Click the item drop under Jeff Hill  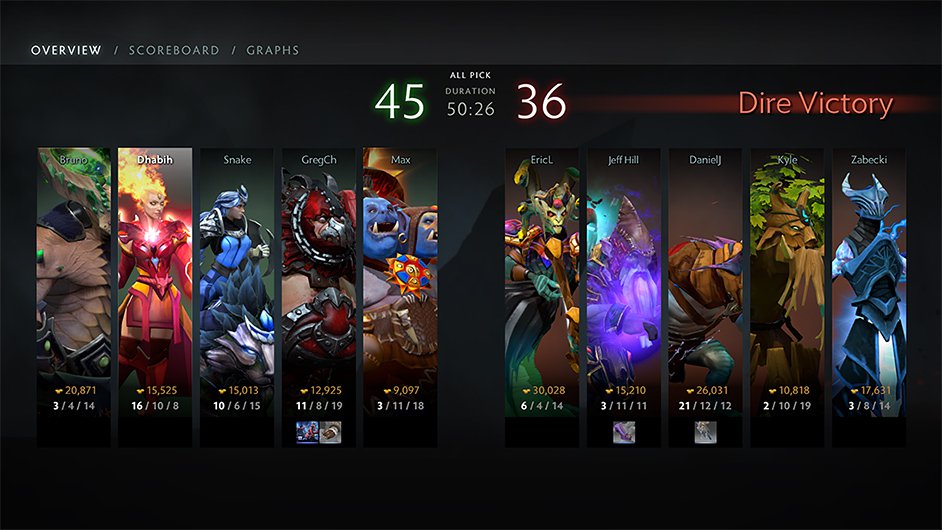(x=624, y=432)
